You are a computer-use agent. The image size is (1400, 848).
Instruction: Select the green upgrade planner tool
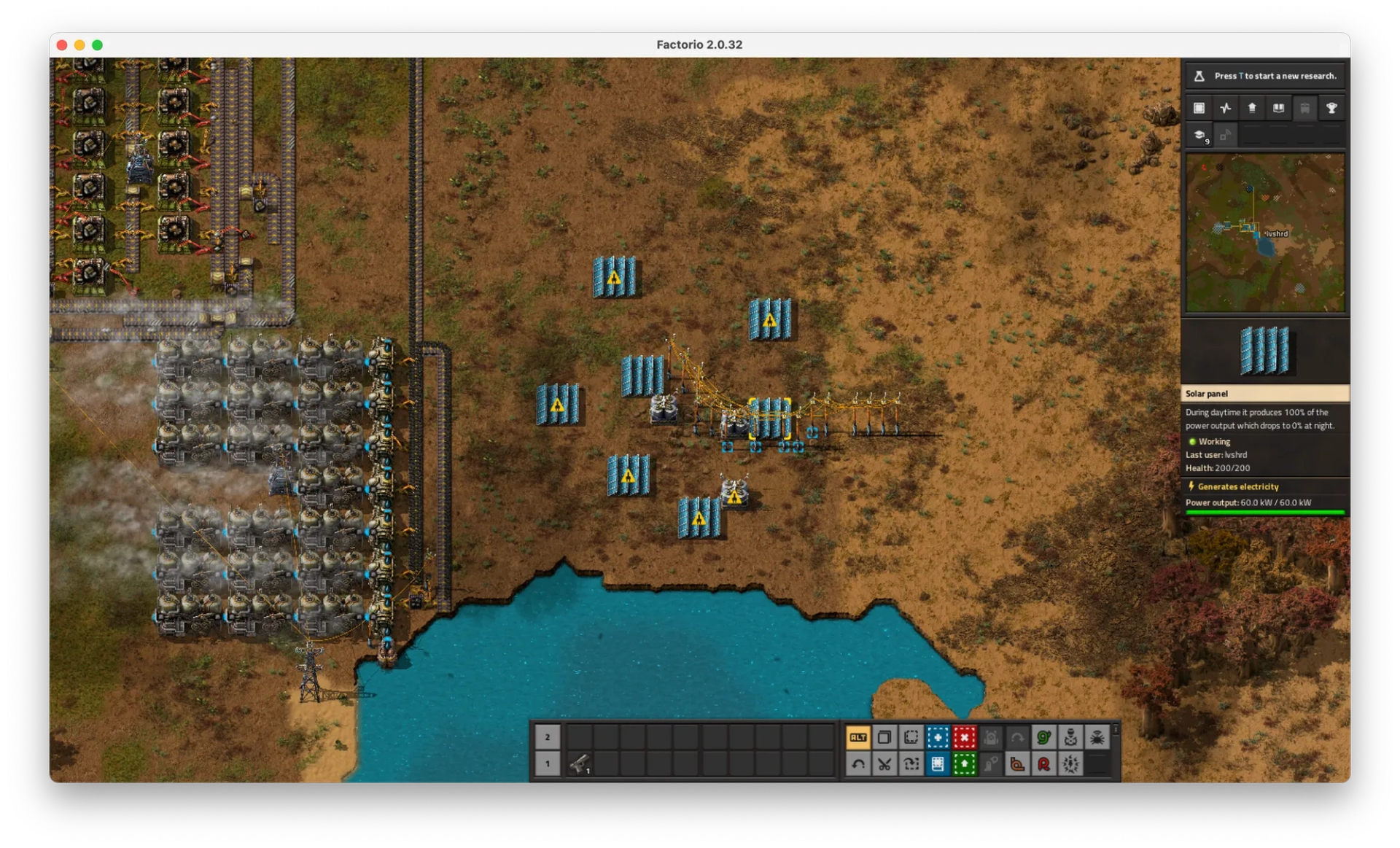coord(964,764)
